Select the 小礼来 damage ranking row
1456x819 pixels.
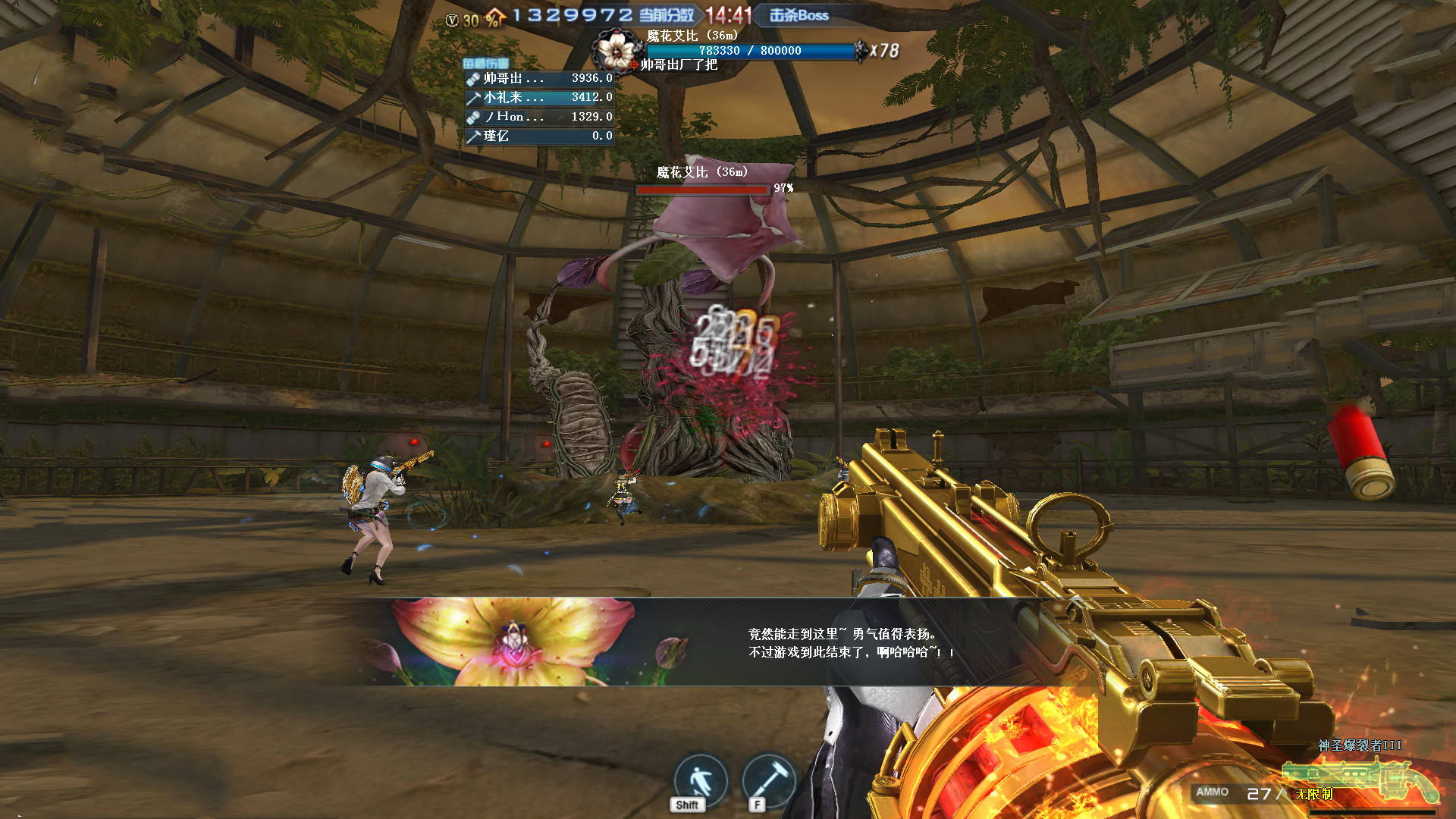tap(539, 98)
